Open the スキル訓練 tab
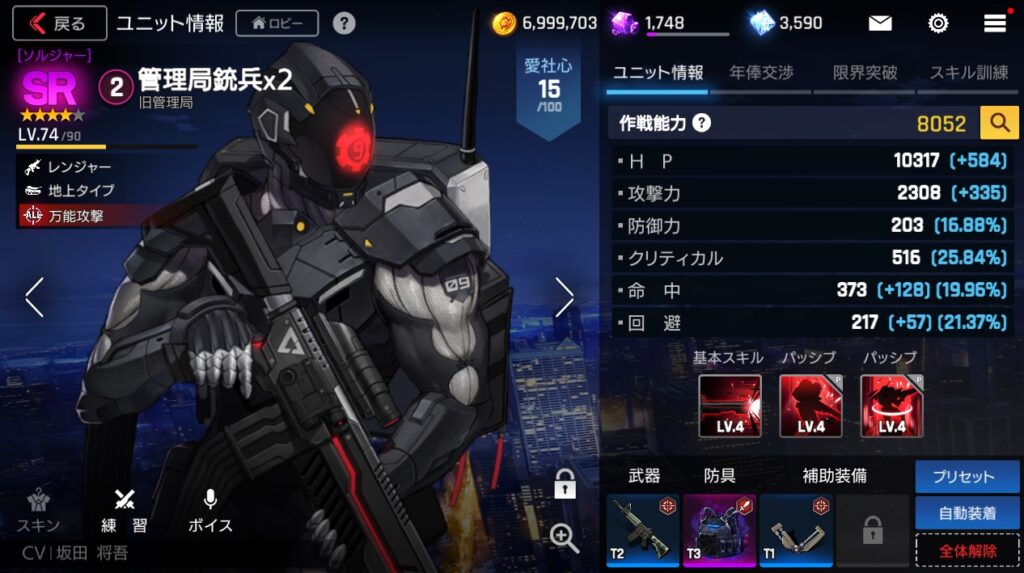 pyautogui.click(x=968, y=73)
